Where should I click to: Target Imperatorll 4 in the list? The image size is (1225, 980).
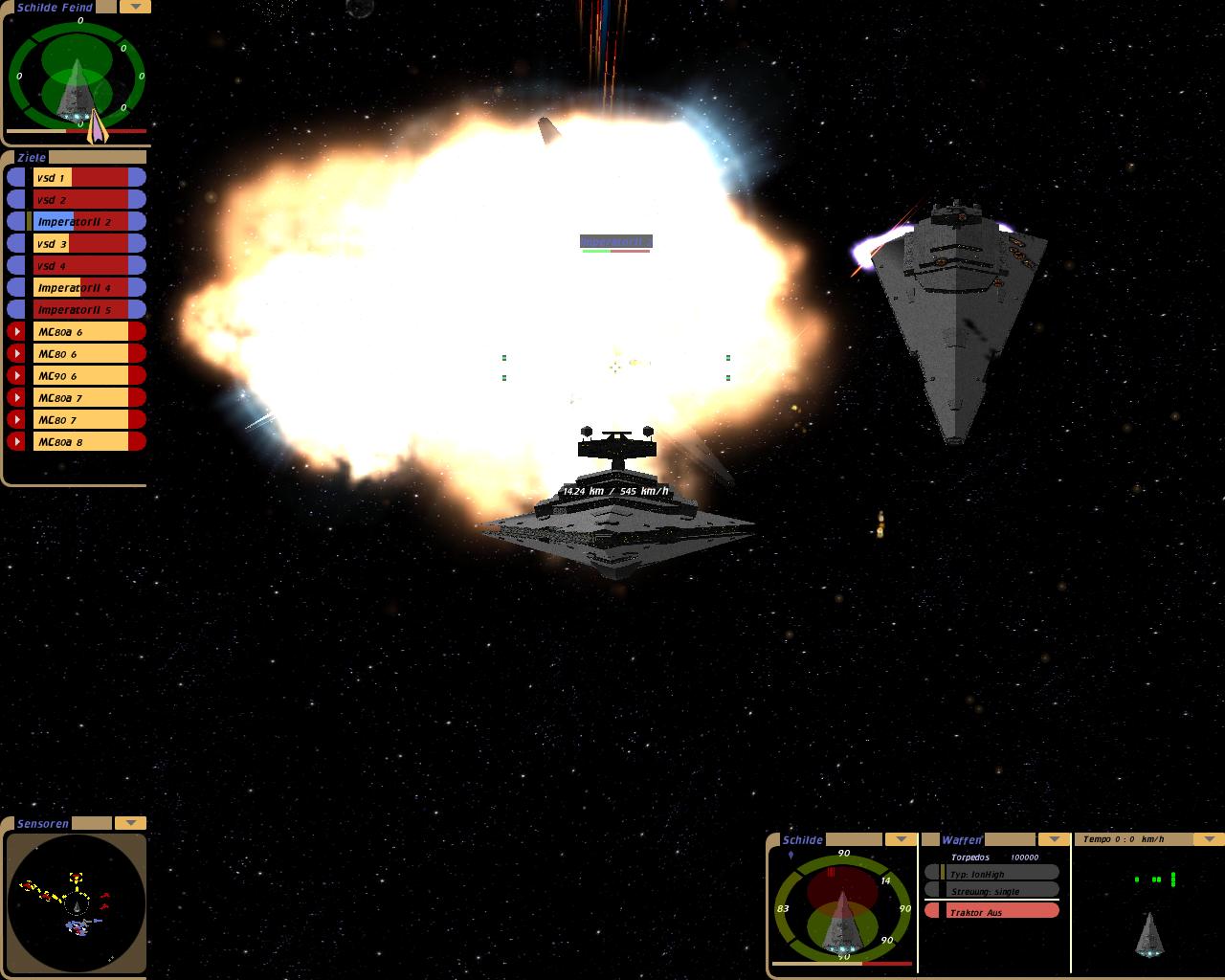pyautogui.click(x=80, y=287)
